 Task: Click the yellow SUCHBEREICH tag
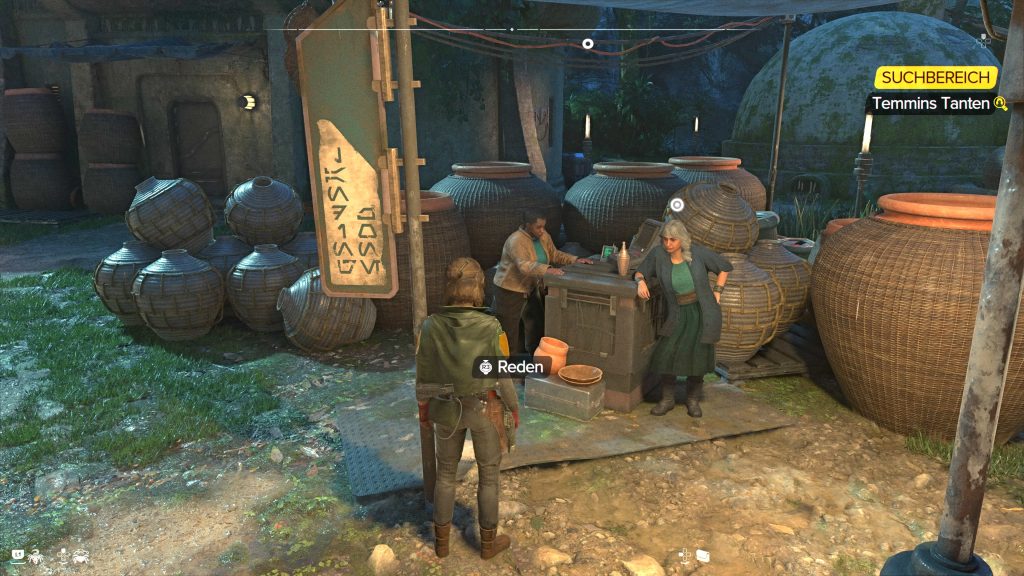click(937, 78)
